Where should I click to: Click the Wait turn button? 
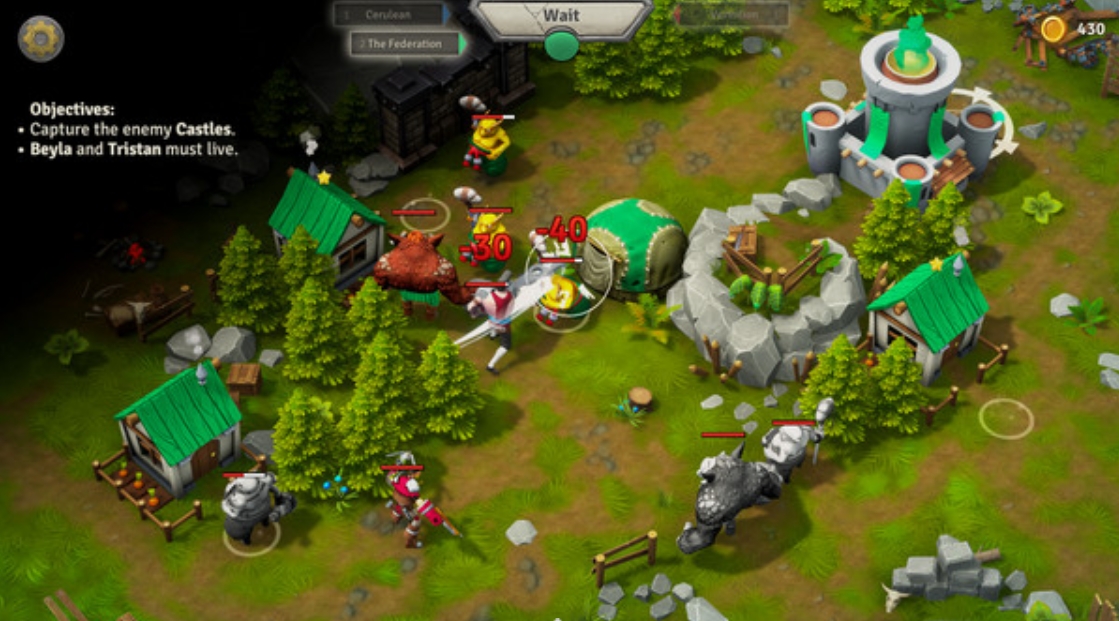coord(561,16)
